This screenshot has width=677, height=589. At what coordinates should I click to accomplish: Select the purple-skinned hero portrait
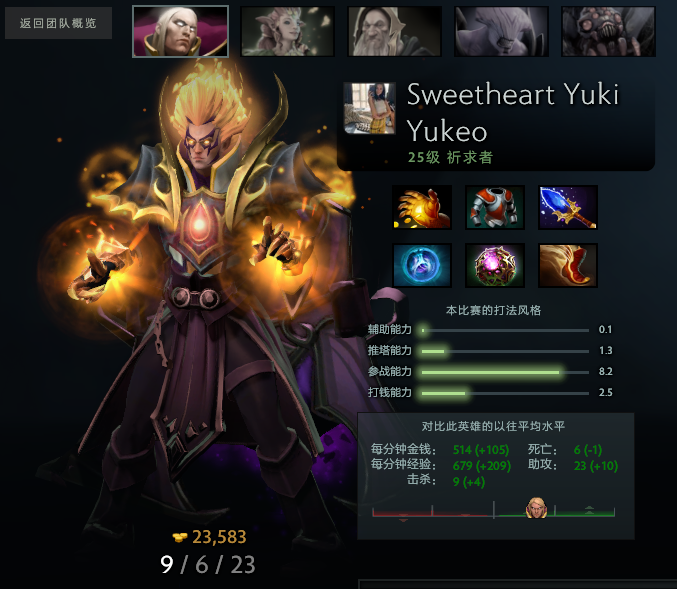[x=501, y=31]
